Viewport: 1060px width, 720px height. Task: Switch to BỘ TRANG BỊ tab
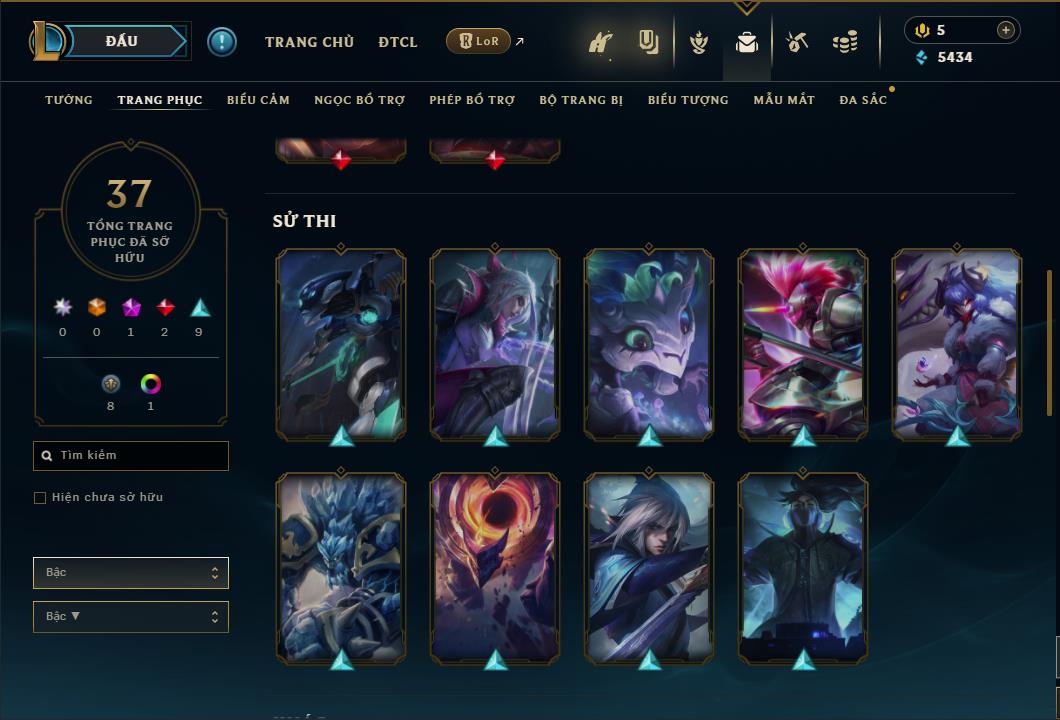(581, 100)
